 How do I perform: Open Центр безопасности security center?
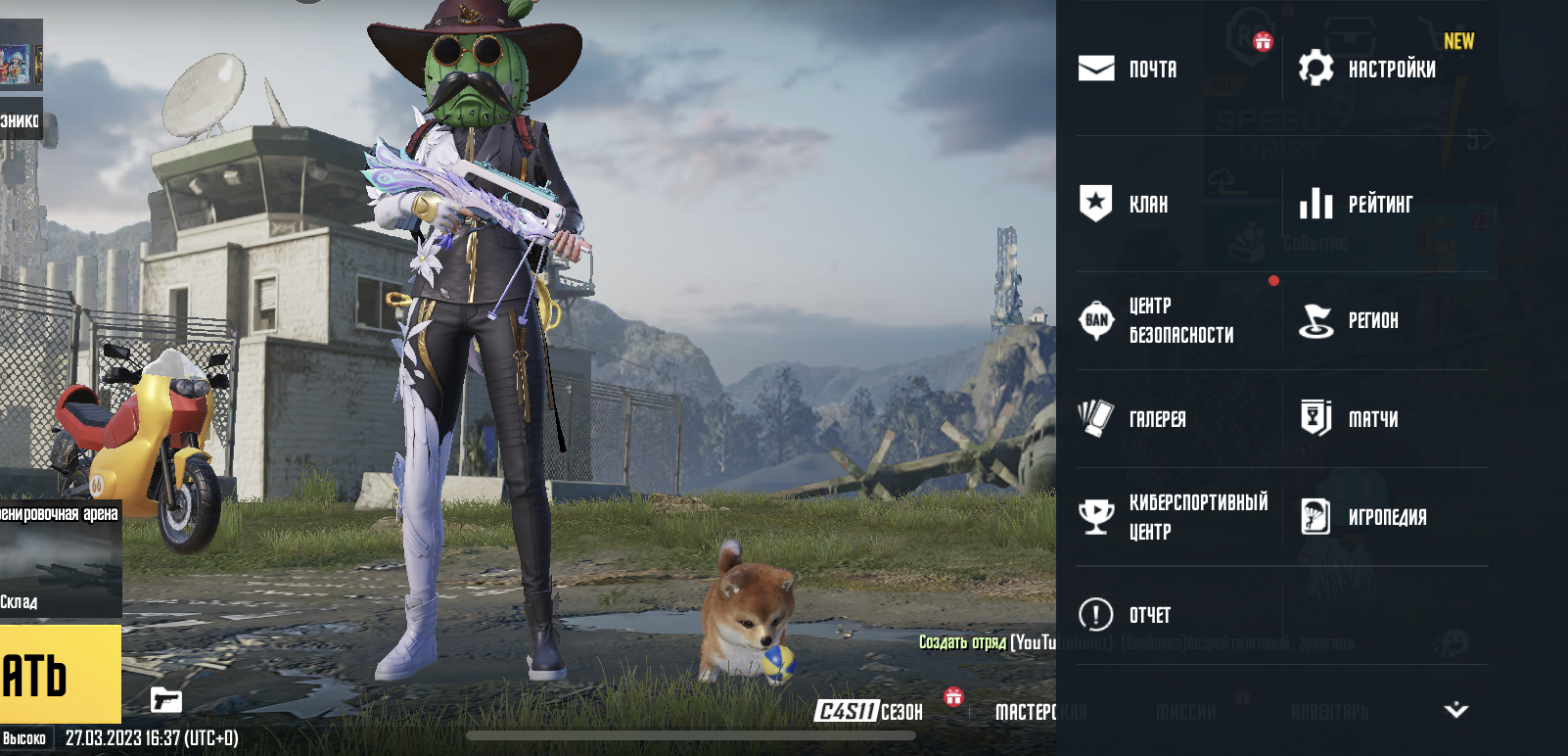point(1156,320)
